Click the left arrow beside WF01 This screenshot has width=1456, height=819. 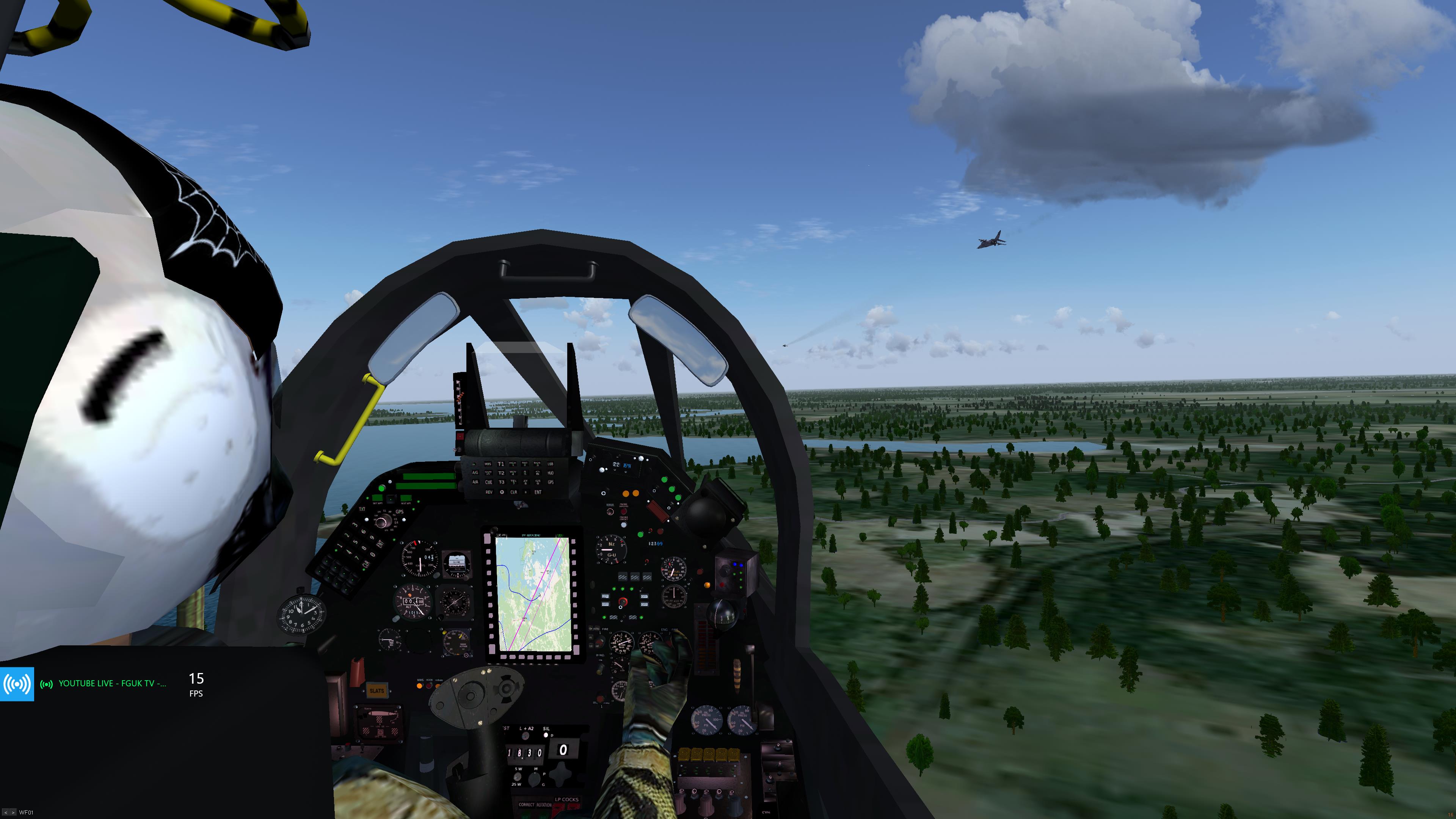6,813
